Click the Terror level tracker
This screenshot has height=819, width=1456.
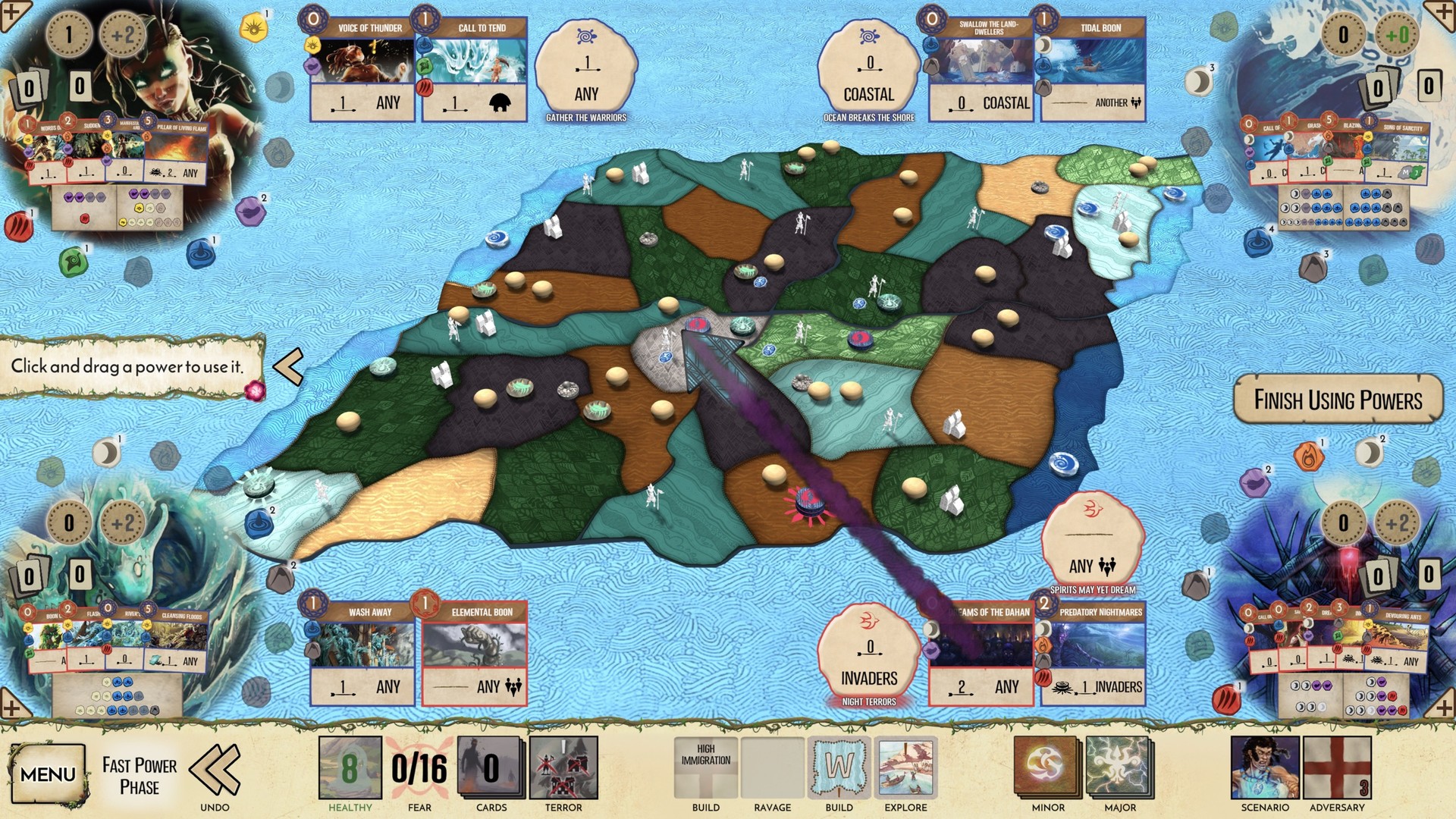tap(564, 769)
